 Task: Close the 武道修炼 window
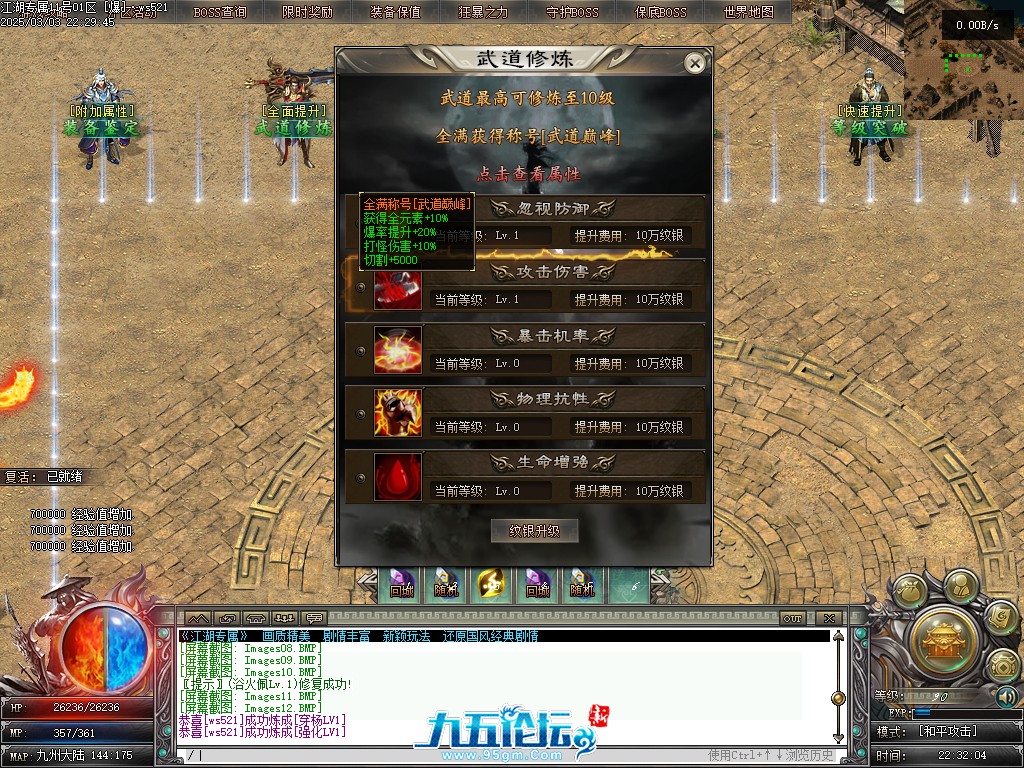[694, 63]
